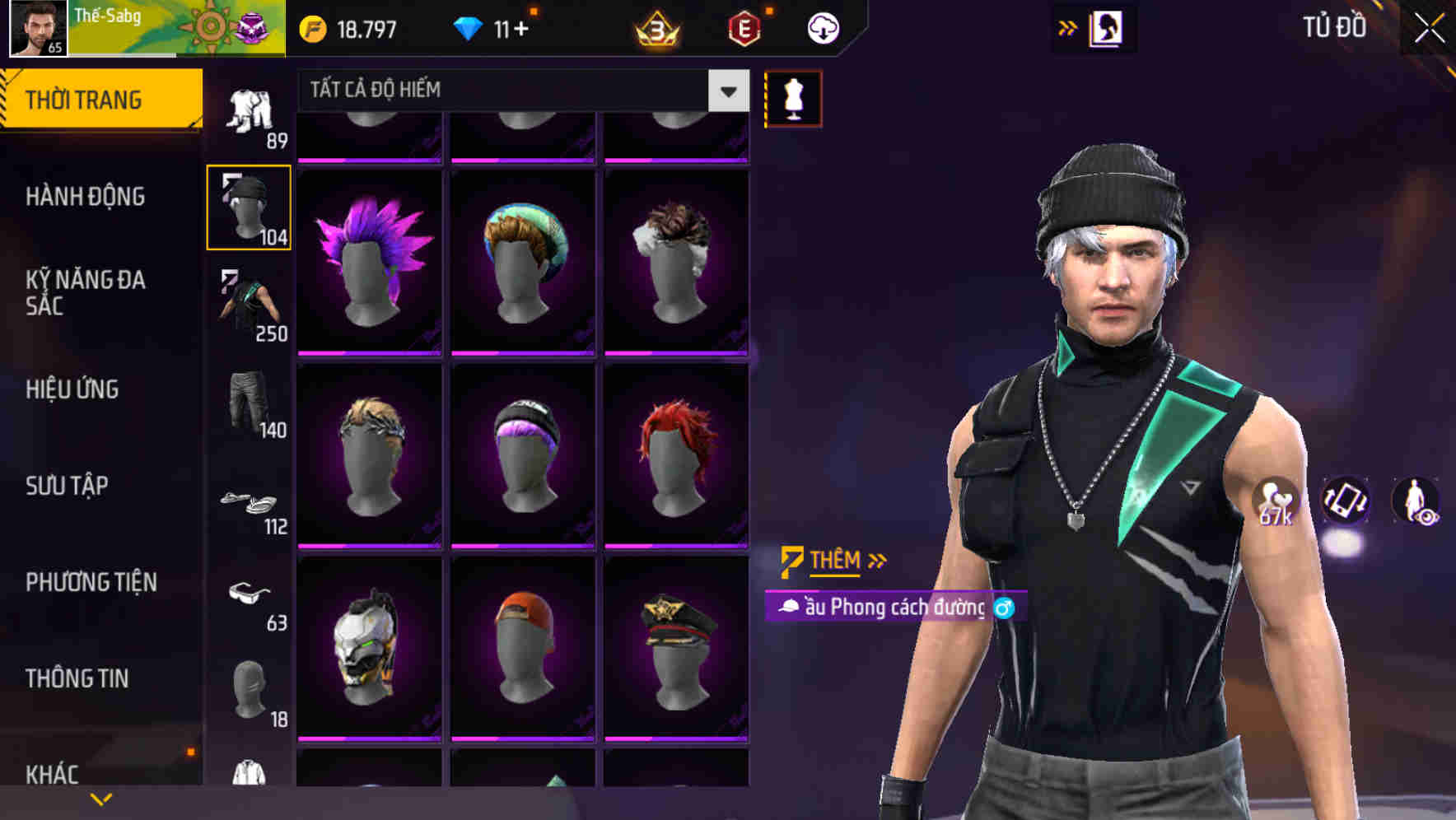Image resolution: width=1456 pixels, height=820 pixels.
Task: Expand the sidebar with the bottom chevron
Action: (x=100, y=797)
